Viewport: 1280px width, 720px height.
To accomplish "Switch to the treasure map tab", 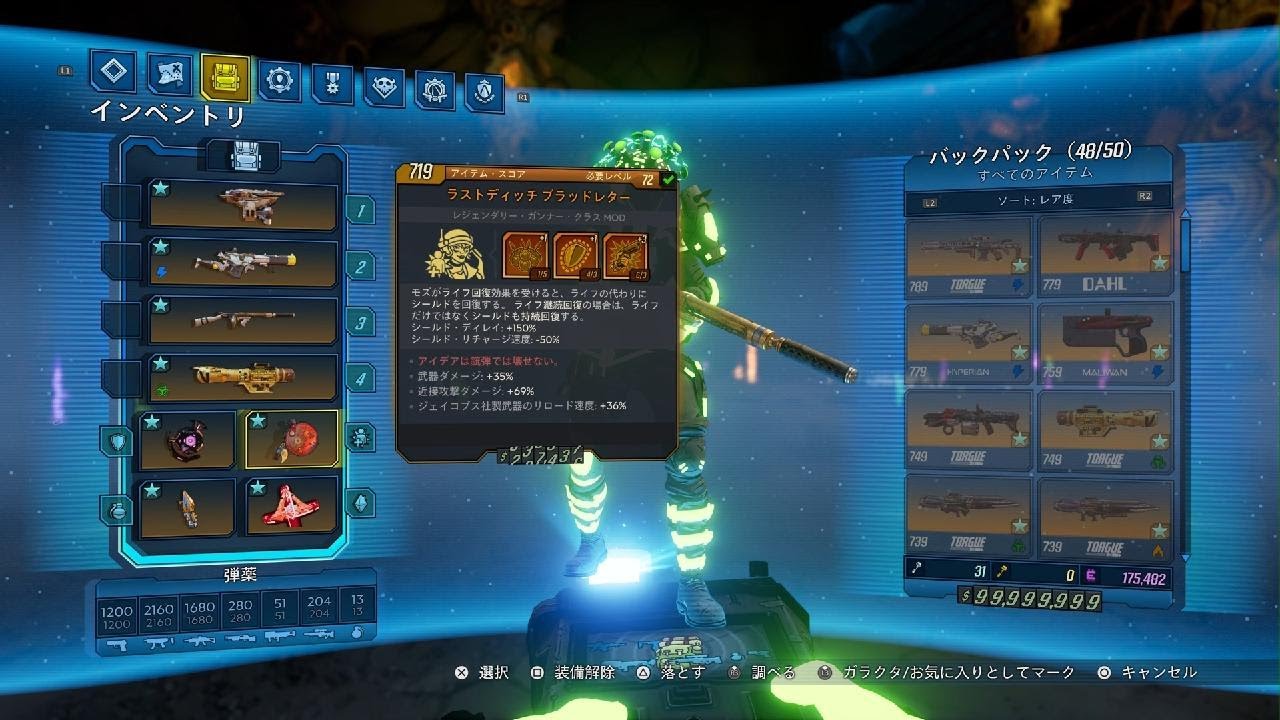I will pos(170,73).
